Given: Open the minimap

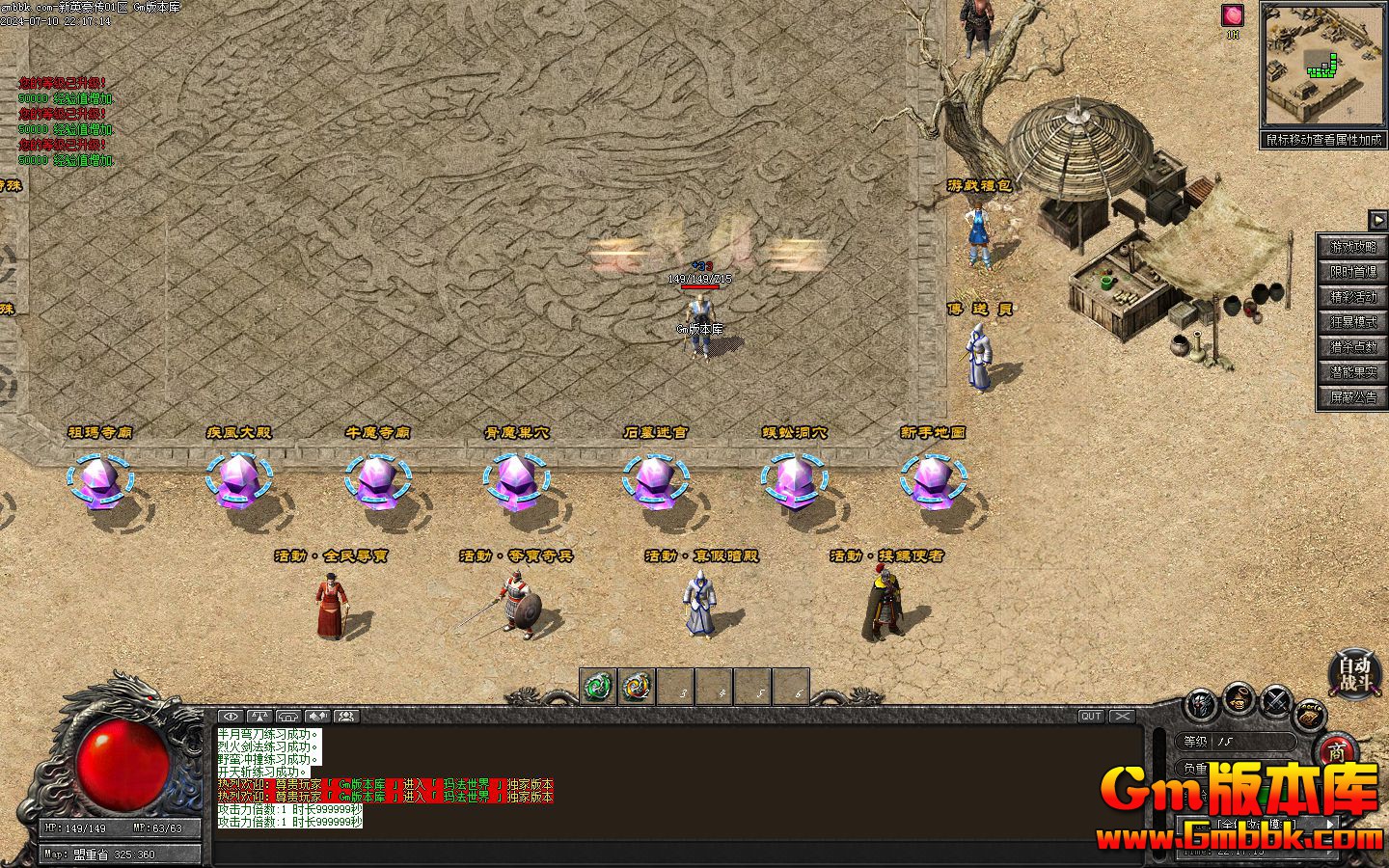Looking at the screenshot, I should 1322,66.
